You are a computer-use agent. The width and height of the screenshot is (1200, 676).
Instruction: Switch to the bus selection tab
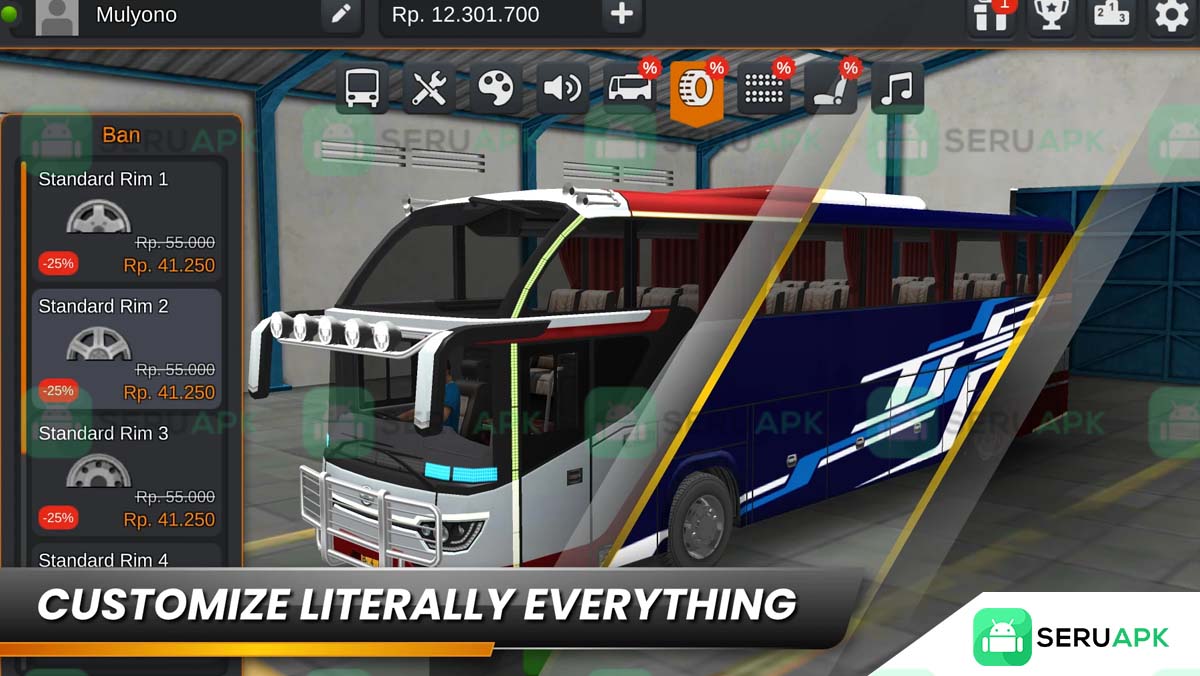pyautogui.click(x=362, y=89)
